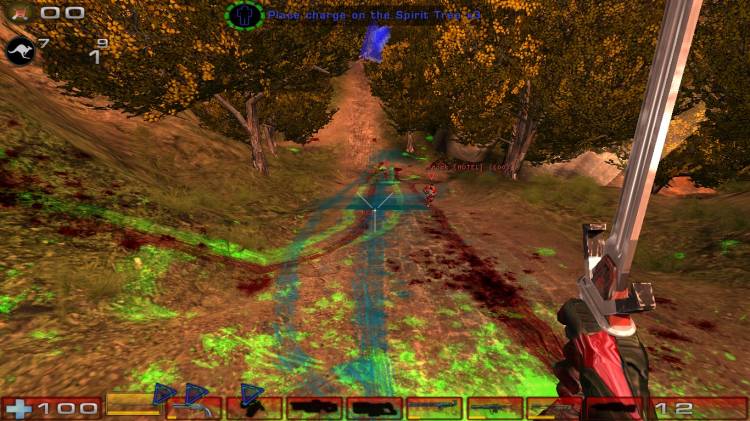Select the Lightning Gun weapon slot
The height and width of the screenshot is (421, 750).
point(614,407)
